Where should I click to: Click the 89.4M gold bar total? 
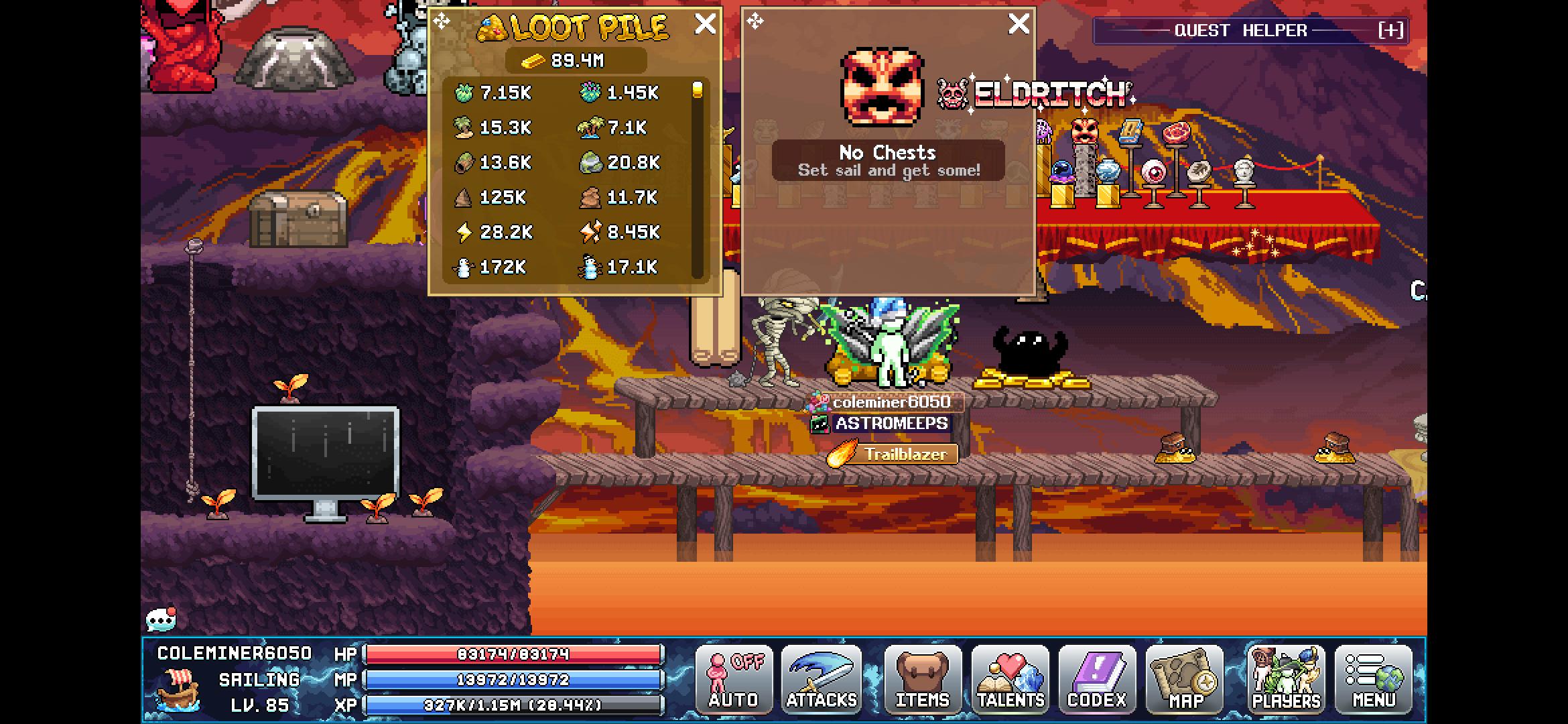pyautogui.click(x=575, y=60)
